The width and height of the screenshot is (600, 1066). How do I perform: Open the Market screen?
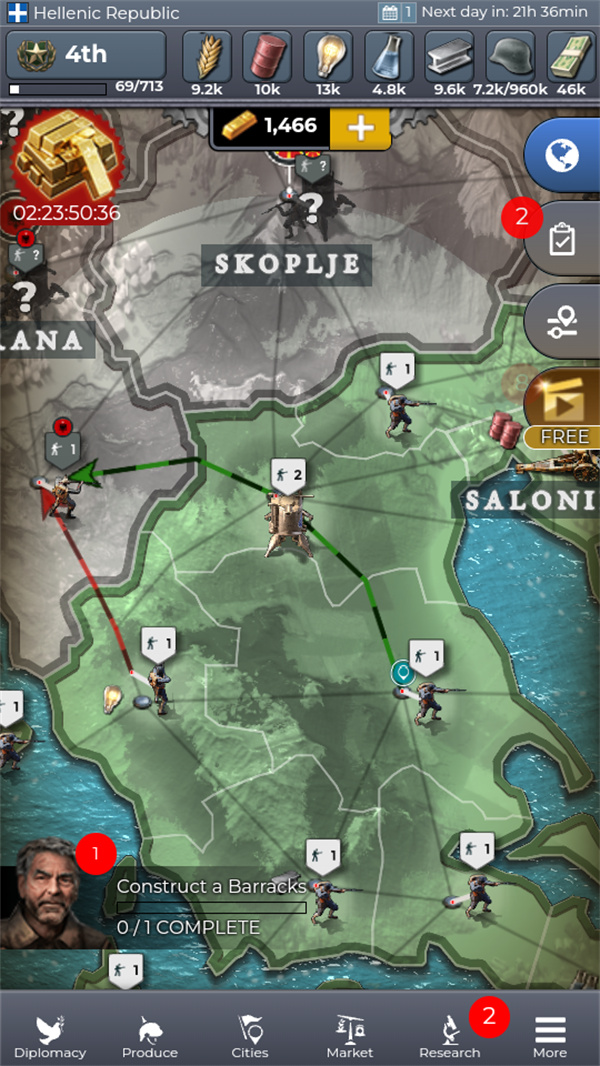[x=350, y=1035]
